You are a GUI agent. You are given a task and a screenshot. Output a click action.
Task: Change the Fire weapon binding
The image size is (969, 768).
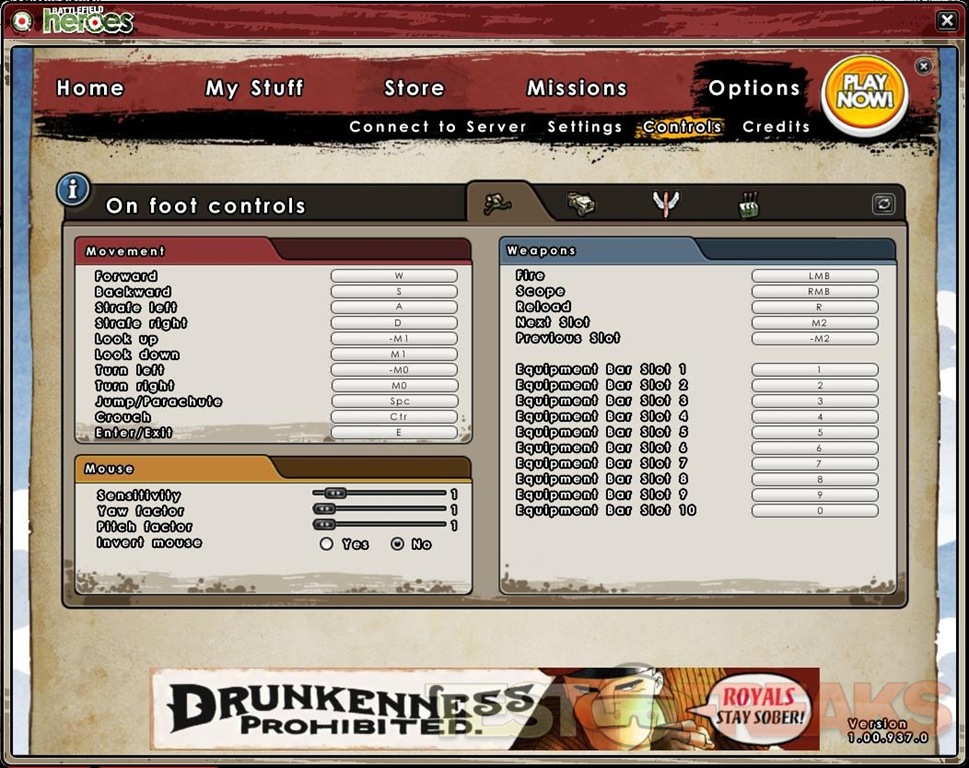click(815, 276)
